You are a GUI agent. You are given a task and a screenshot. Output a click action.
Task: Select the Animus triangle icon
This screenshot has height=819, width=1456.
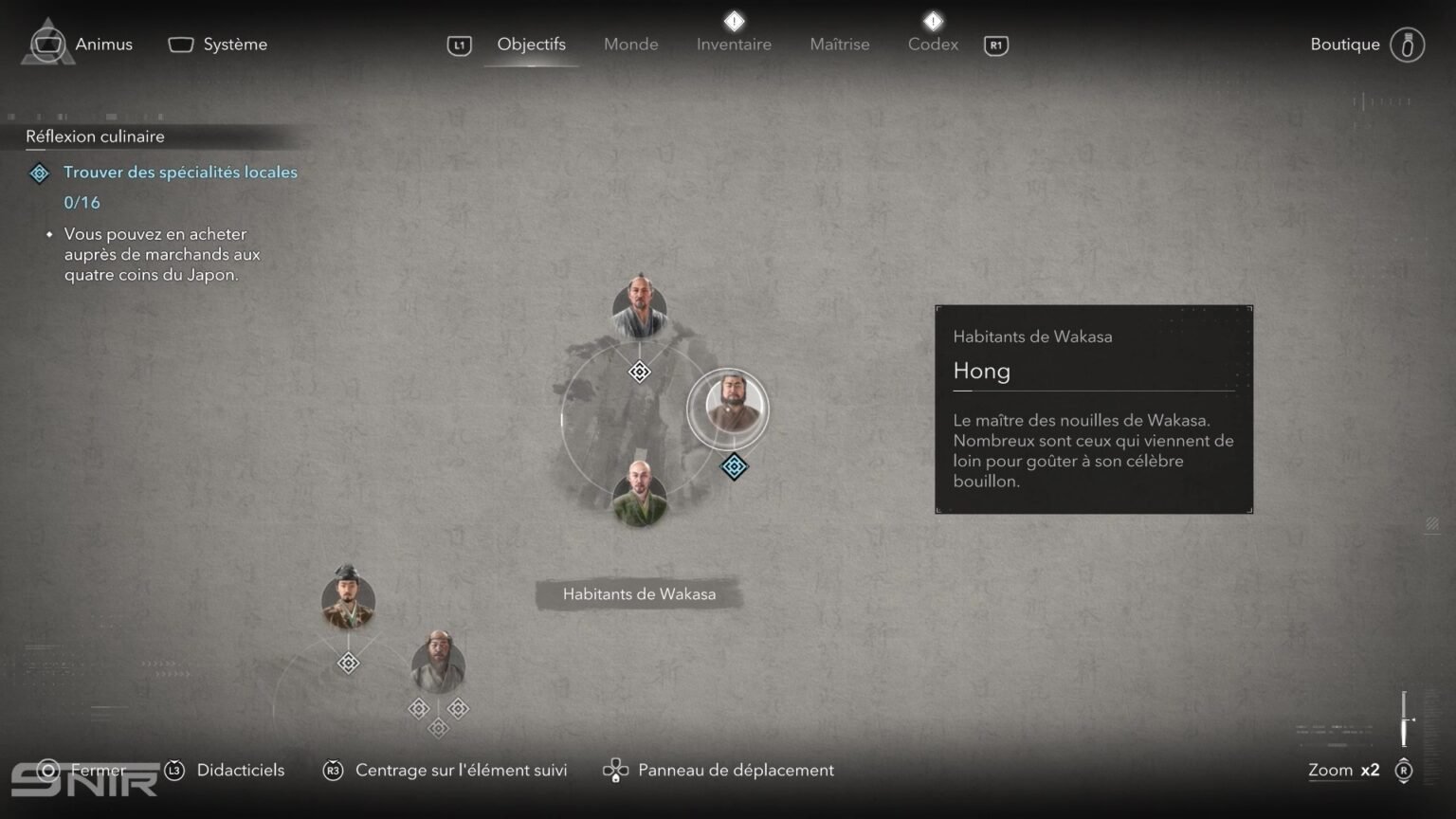[49, 43]
